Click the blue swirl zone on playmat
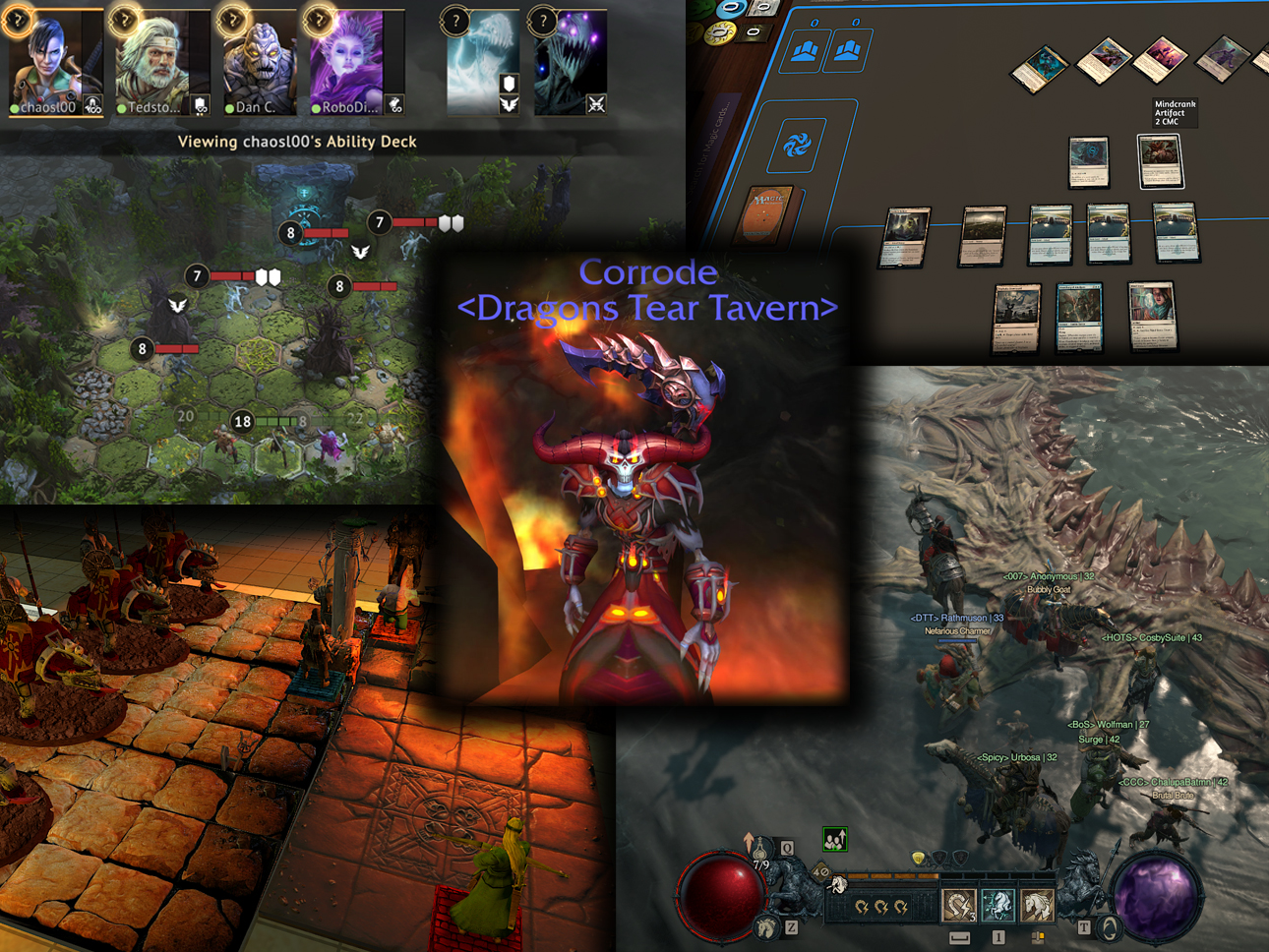Screen dimensions: 1269x952 (x=797, y=147)
